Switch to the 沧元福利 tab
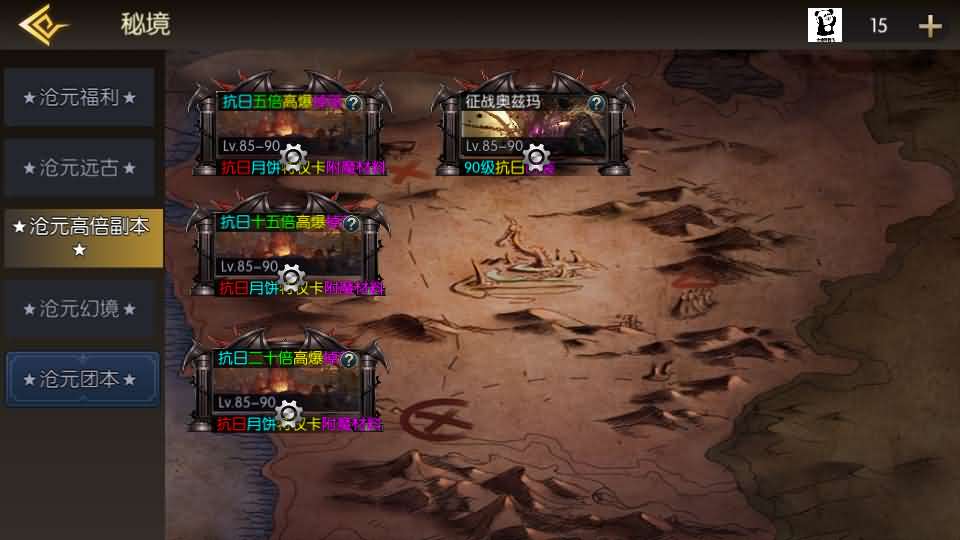This screenshot has height=540, width=960. click(80, 98)
